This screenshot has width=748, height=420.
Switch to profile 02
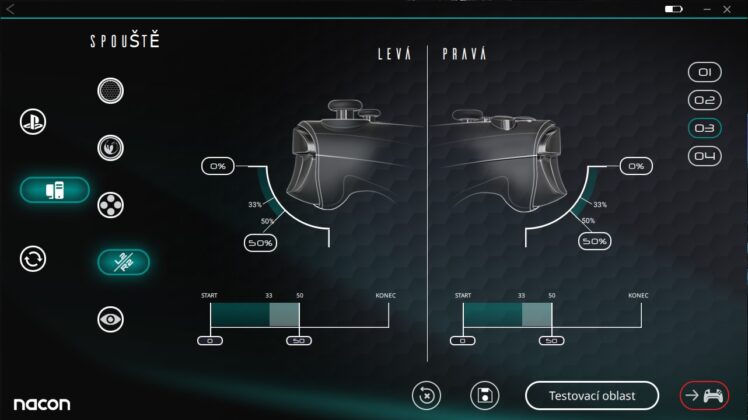click(x=704, y=100)
